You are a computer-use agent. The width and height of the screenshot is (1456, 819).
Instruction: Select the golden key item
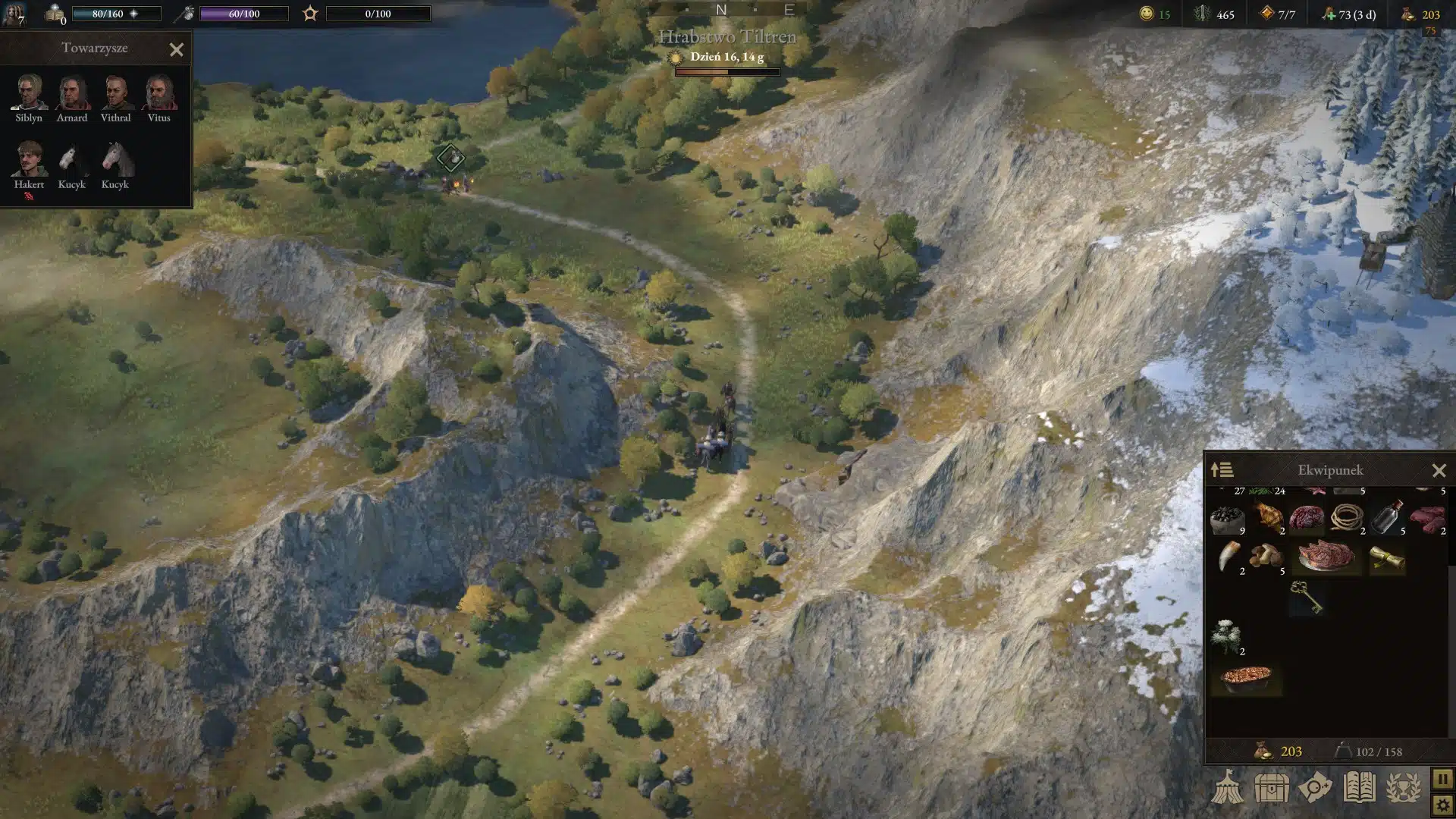[x=1306, y=597]
